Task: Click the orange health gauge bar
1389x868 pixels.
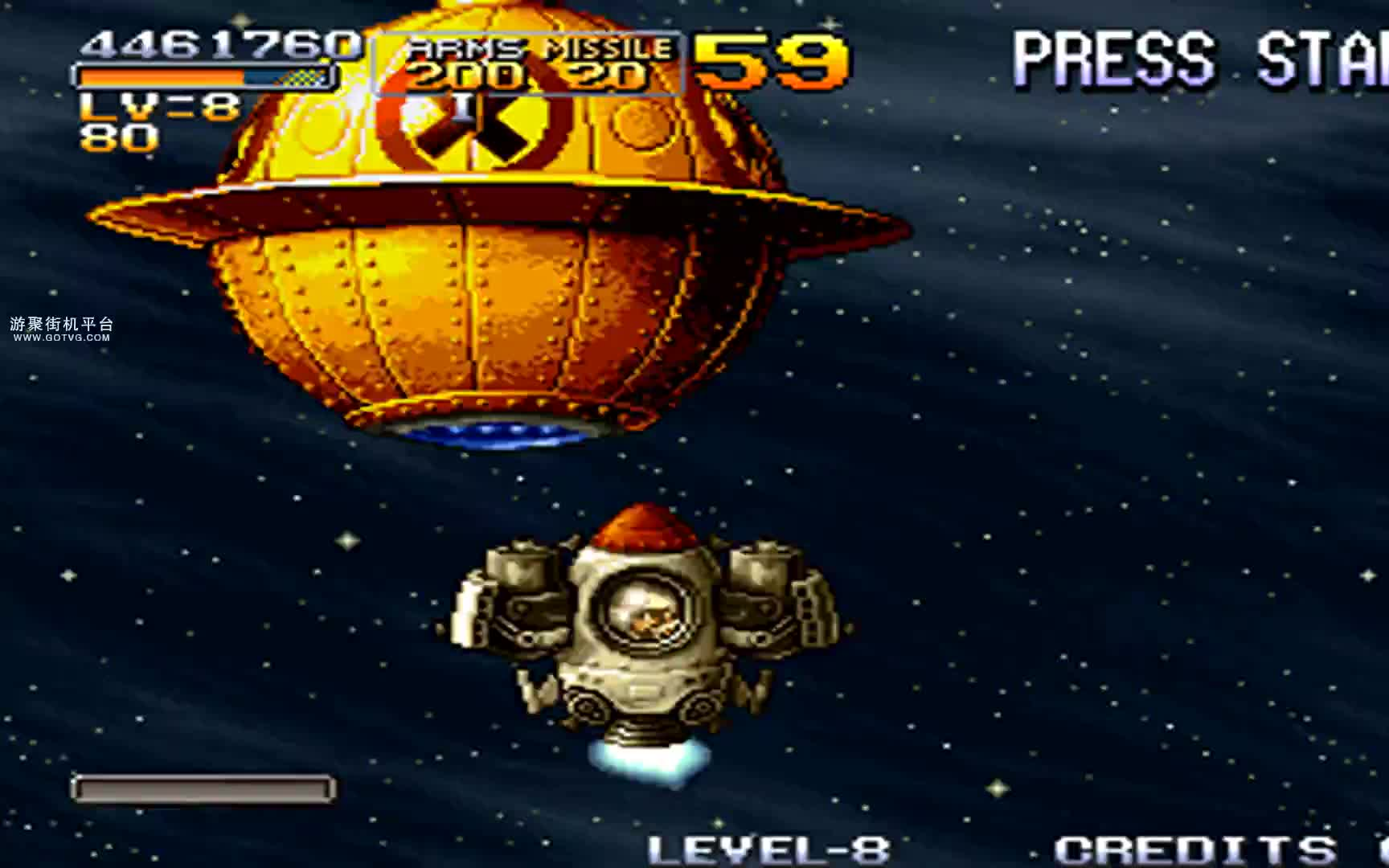Action: pos(161,77)
